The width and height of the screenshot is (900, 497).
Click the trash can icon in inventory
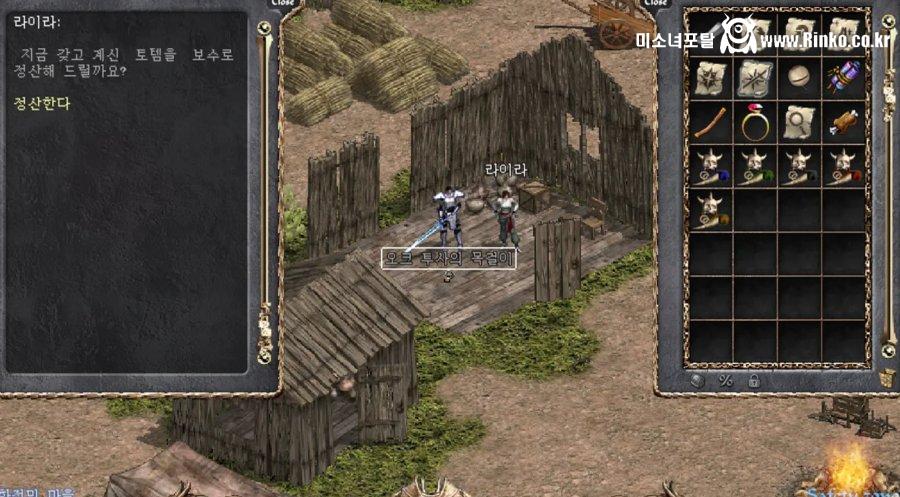click(x=886, y=378)
